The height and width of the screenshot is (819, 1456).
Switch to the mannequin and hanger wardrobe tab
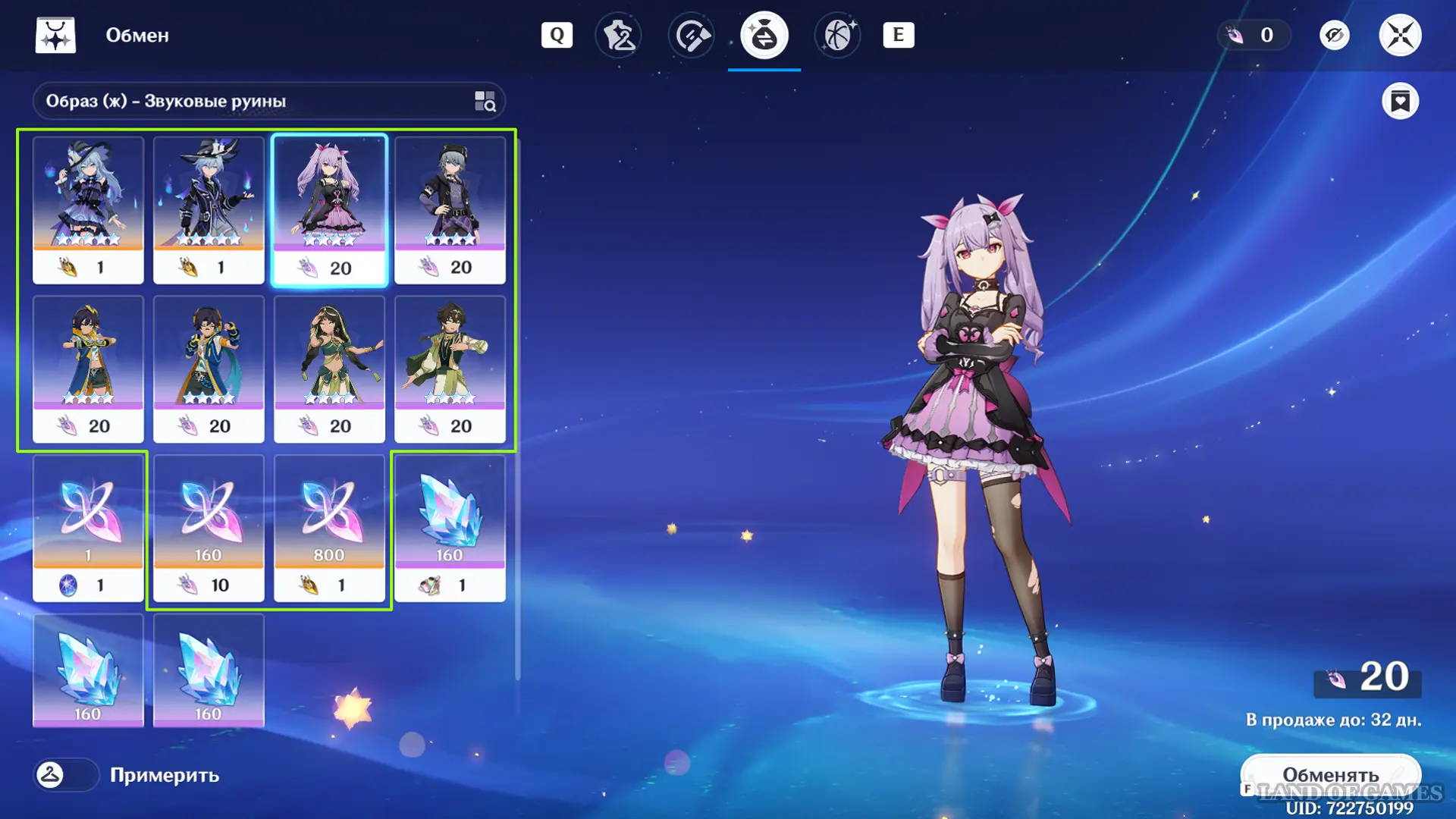(619, 36)
